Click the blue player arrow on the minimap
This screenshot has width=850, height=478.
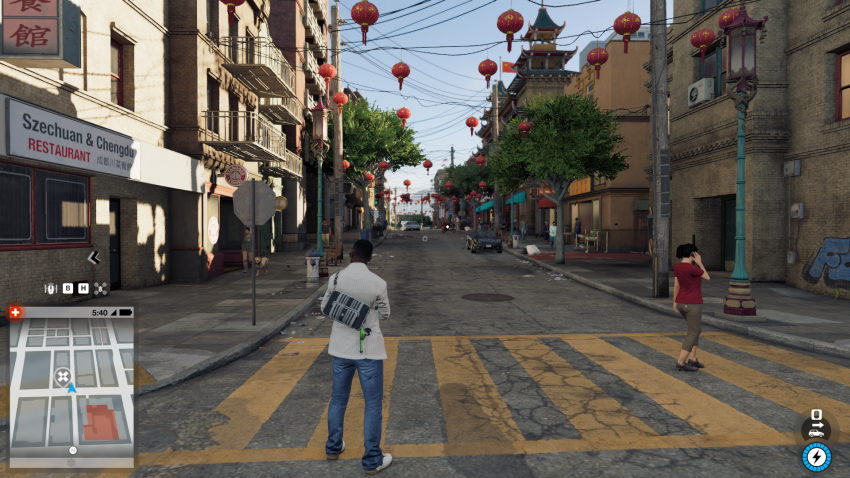[71, 387]
